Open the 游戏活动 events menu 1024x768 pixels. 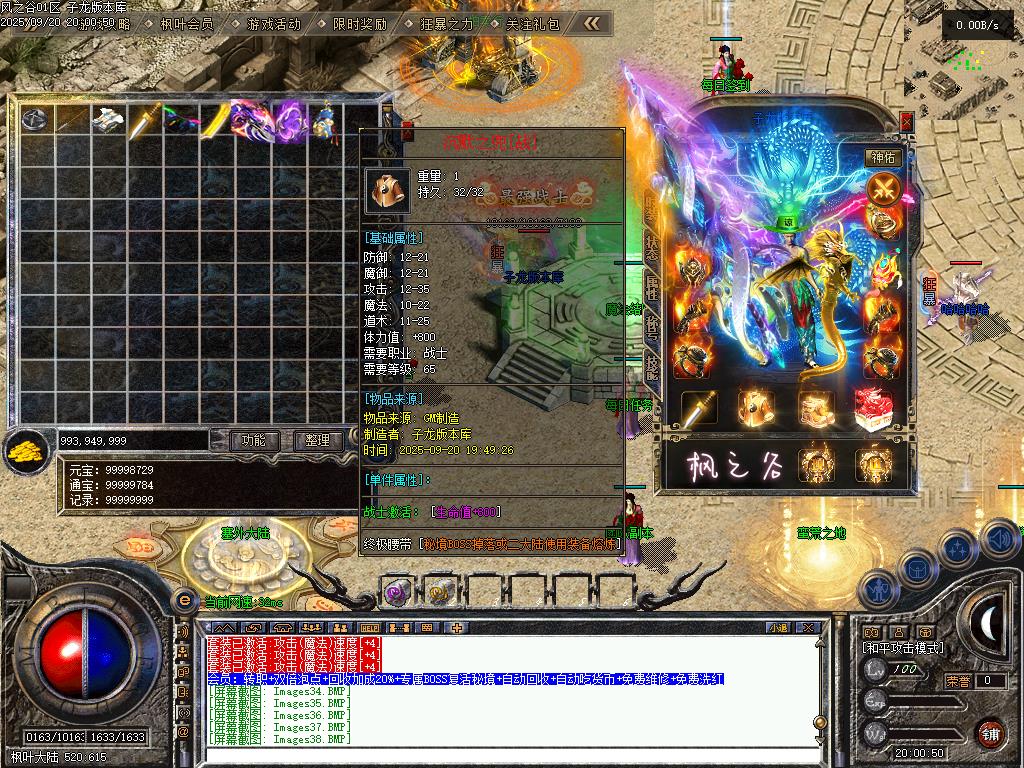click(x=273, y=24)
